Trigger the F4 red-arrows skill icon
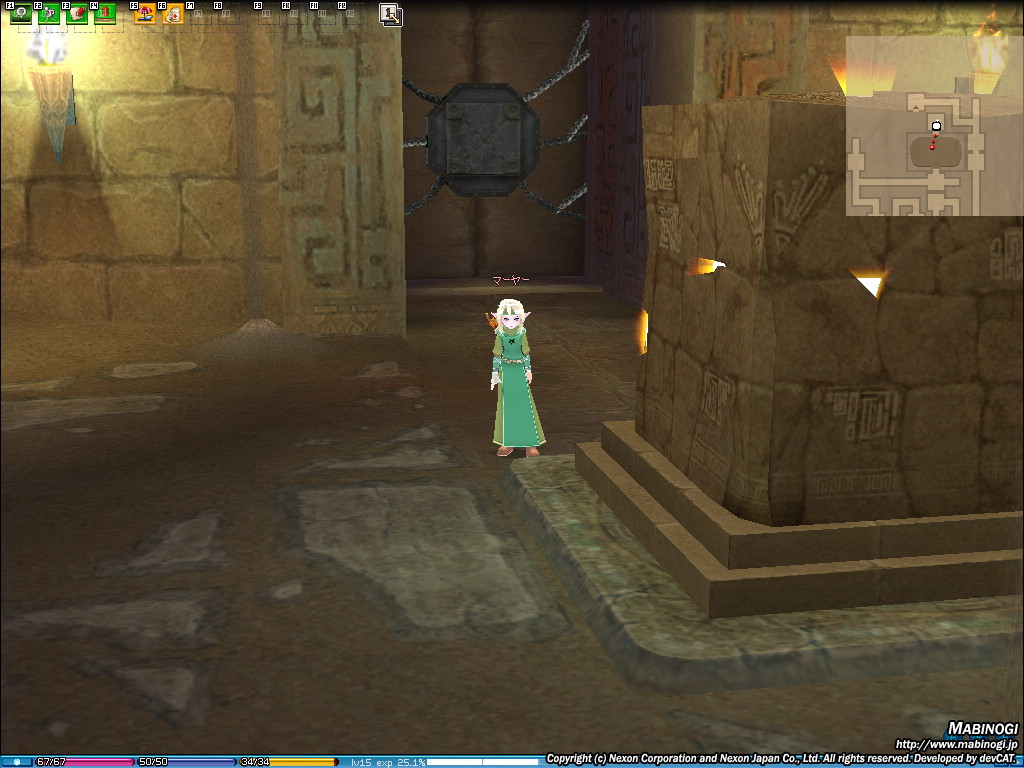The height and width of the screenshot is (768, 1024). pyautogui.click(x=104, y=14)
